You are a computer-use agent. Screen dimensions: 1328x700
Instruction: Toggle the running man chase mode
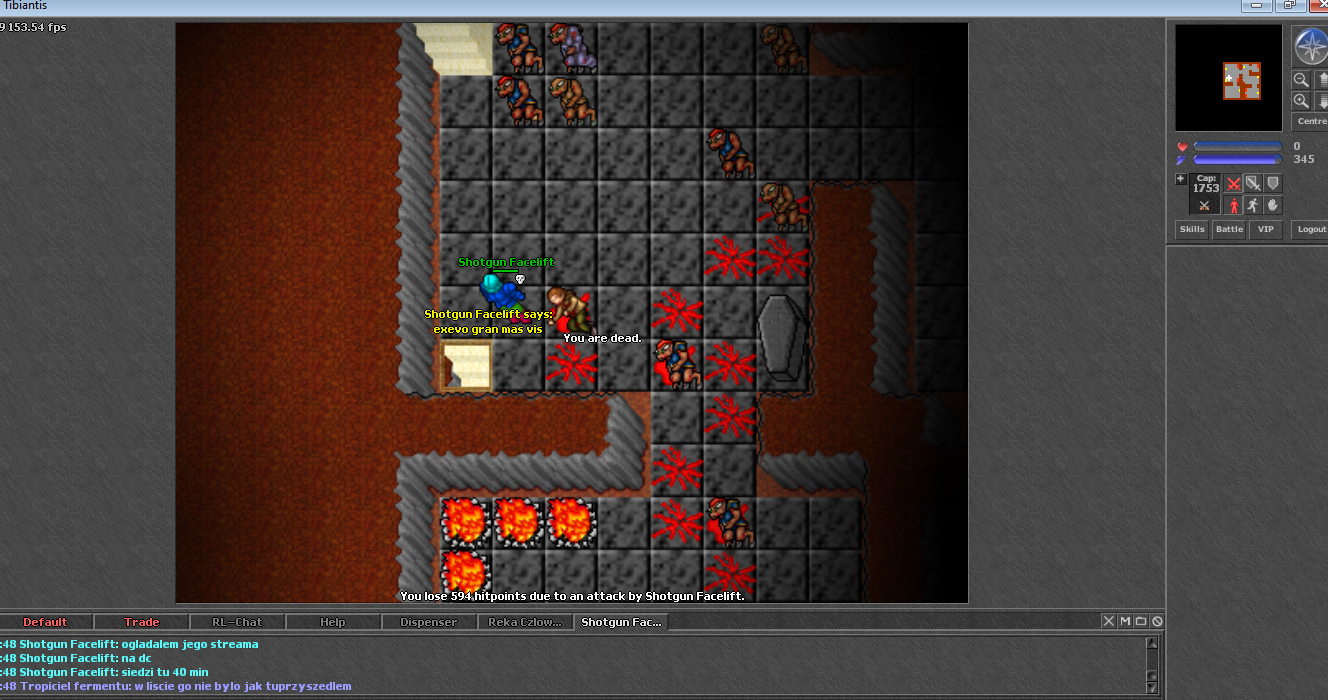pyautogui.click(x=1253, y=205)
